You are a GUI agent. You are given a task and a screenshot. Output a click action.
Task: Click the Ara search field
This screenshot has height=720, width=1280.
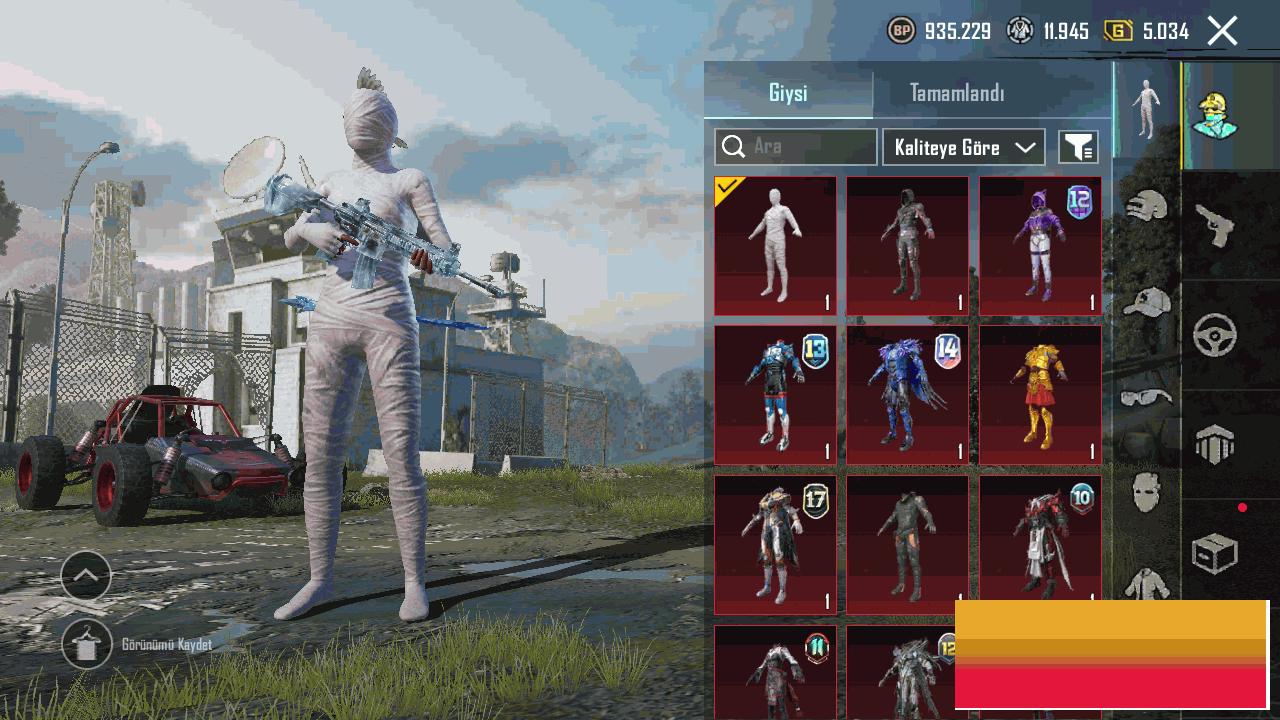pos(796,147)
